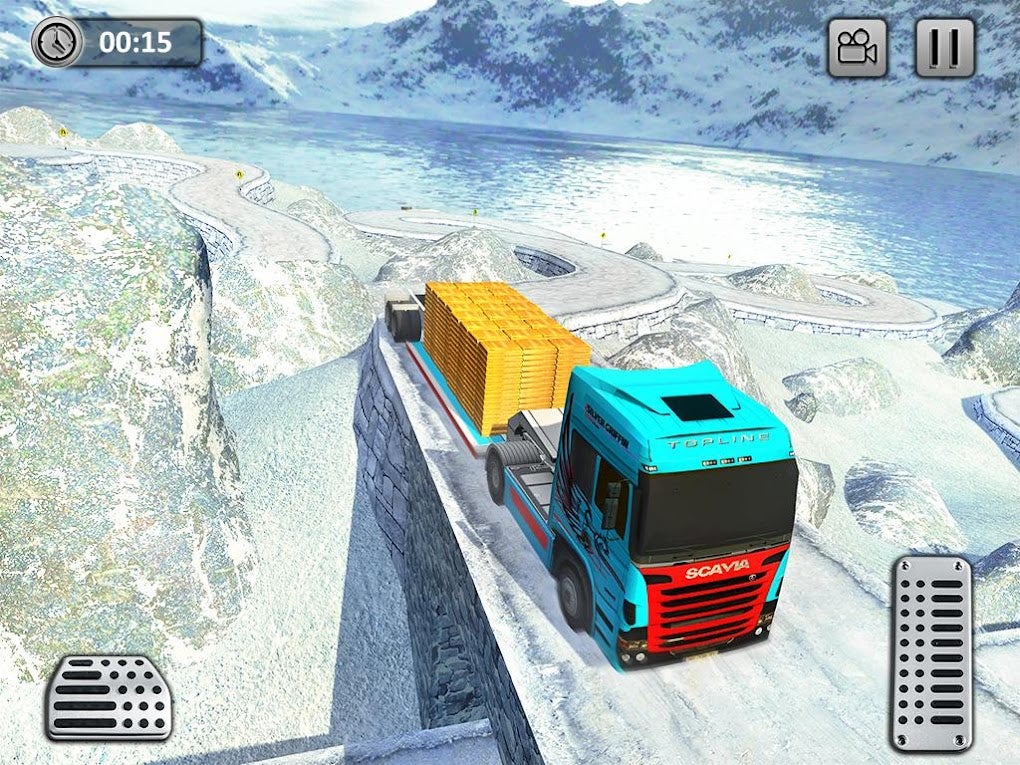This screenshot has width=1020, height=765.
Task: Switch view with the camera button
Action: 857,47
